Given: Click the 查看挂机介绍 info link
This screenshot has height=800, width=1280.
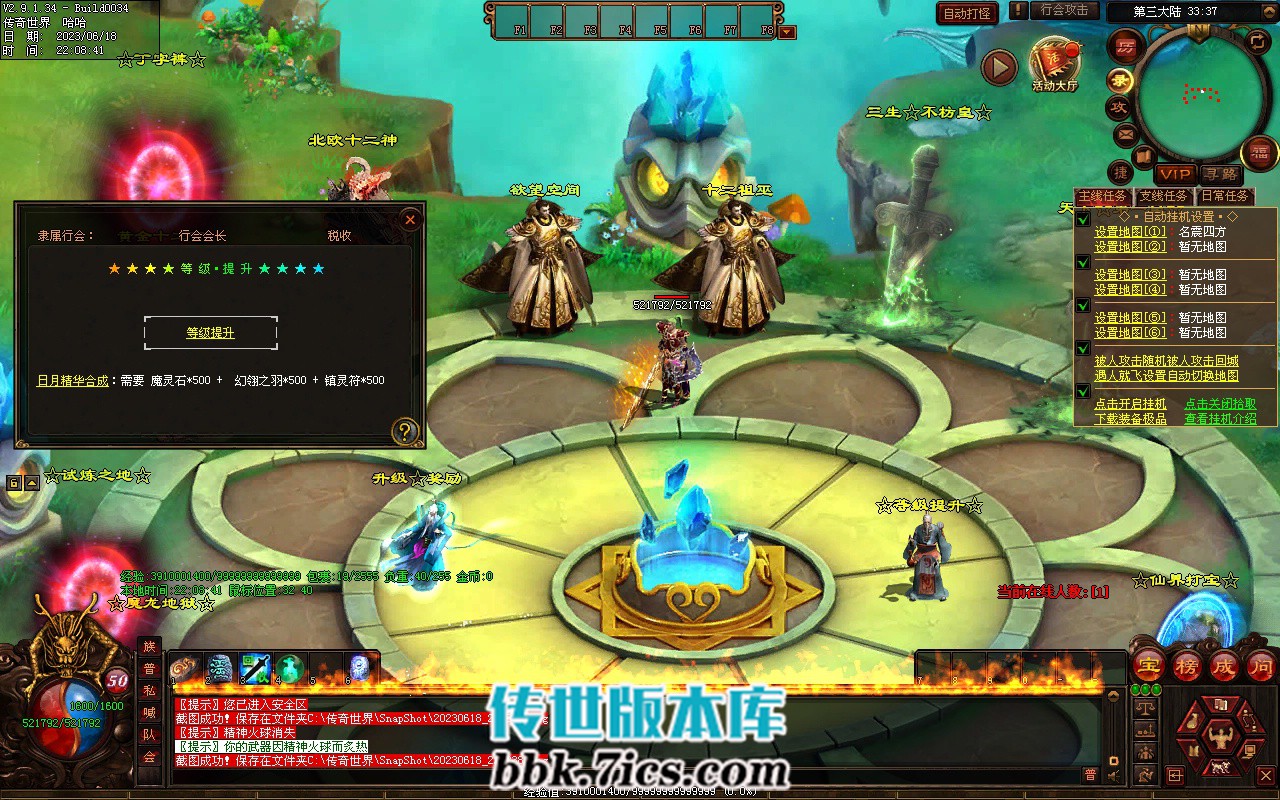Looking at the screenshot, I should click(1220, 419).
